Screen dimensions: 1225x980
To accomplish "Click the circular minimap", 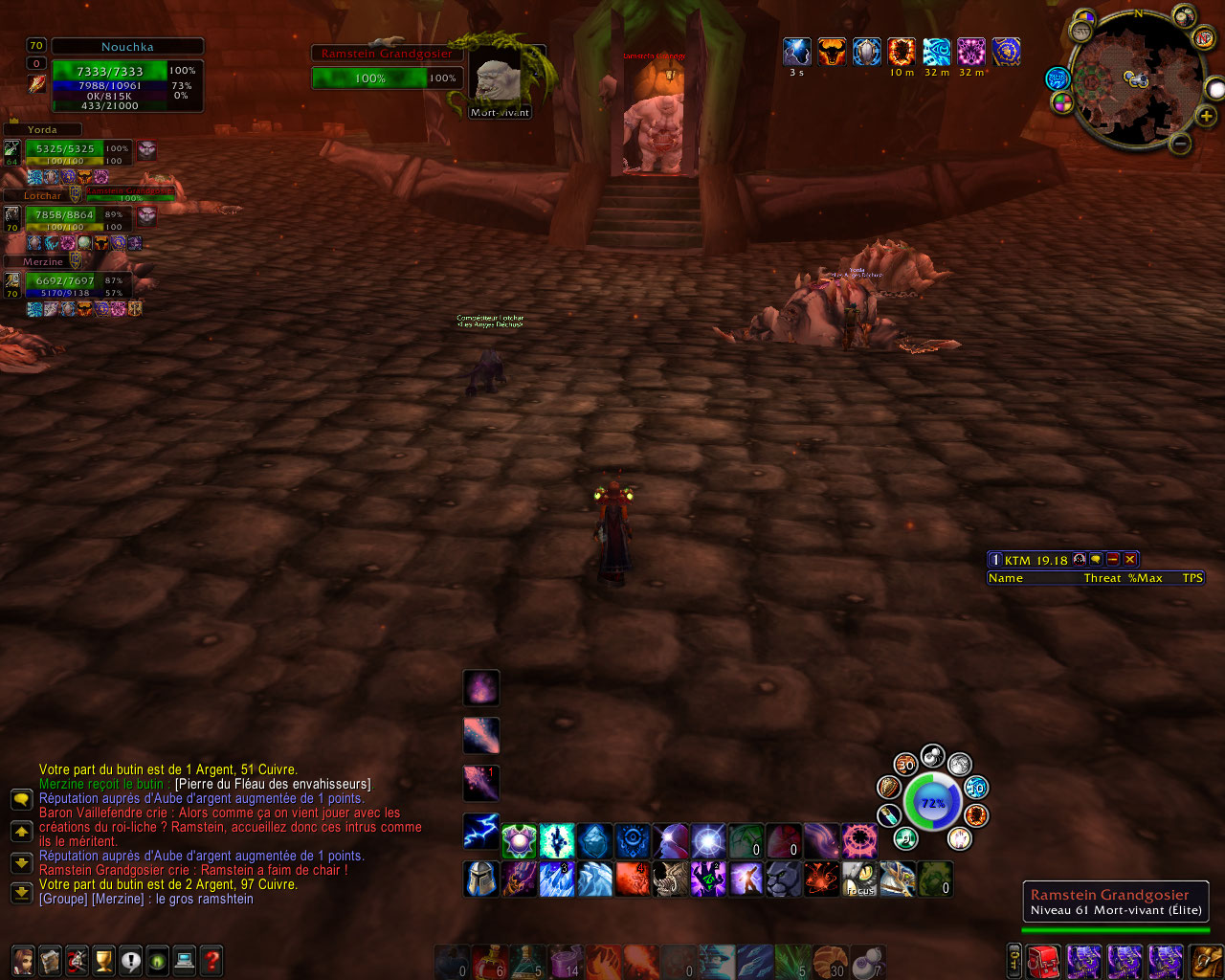I will (x=1136, y=79).
